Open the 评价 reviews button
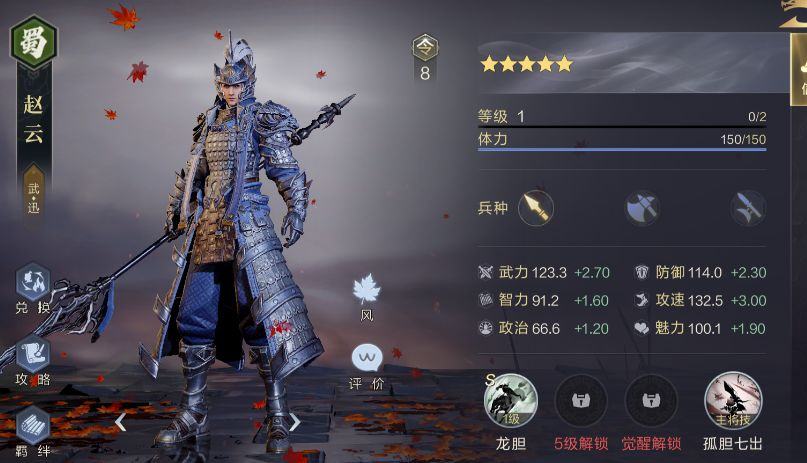Image resolution: width=807 pixels, height=463 pixels. click(x=366, y=359)
